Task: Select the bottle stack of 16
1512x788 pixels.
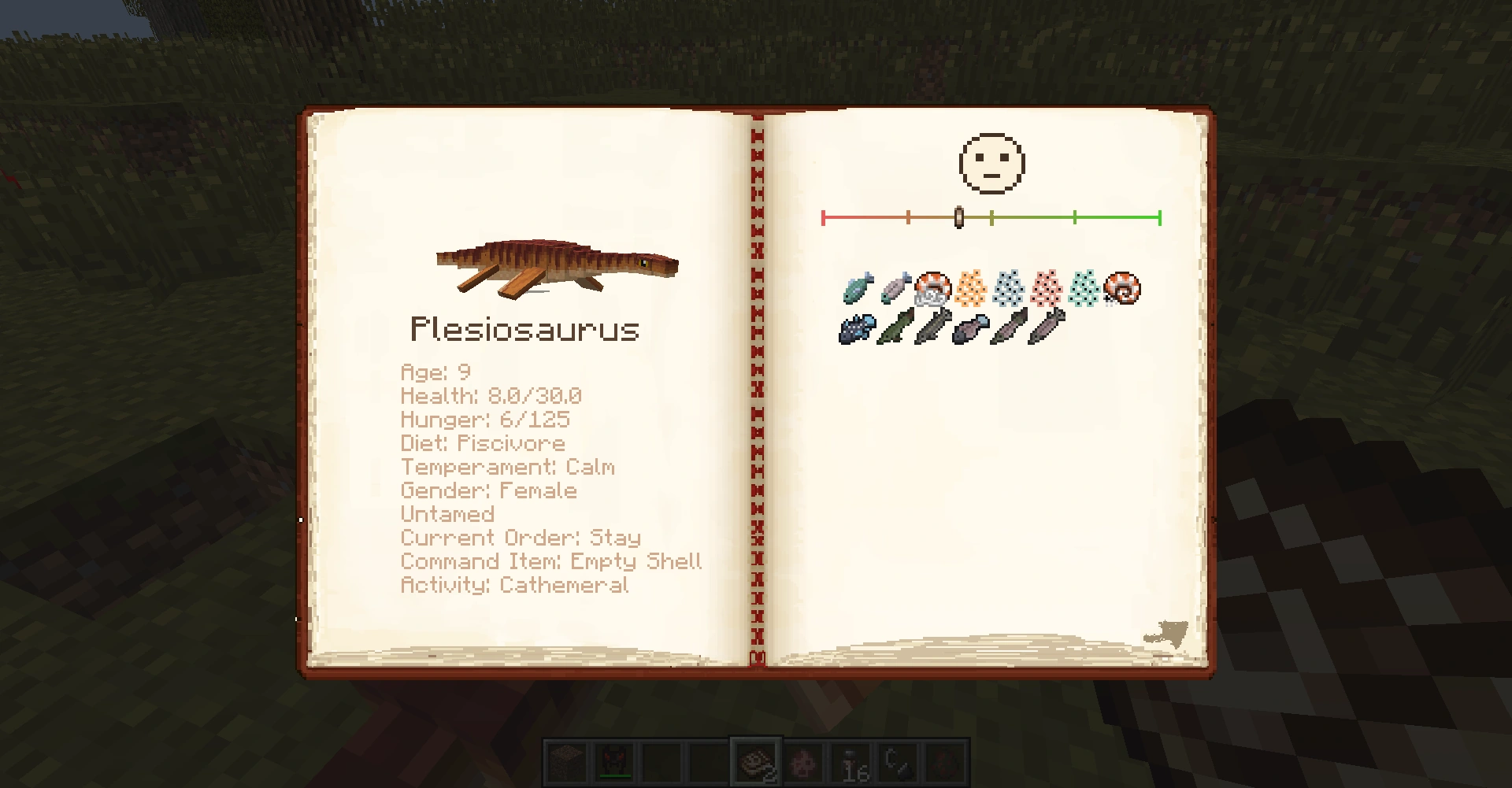Action: tap(851, 762)
